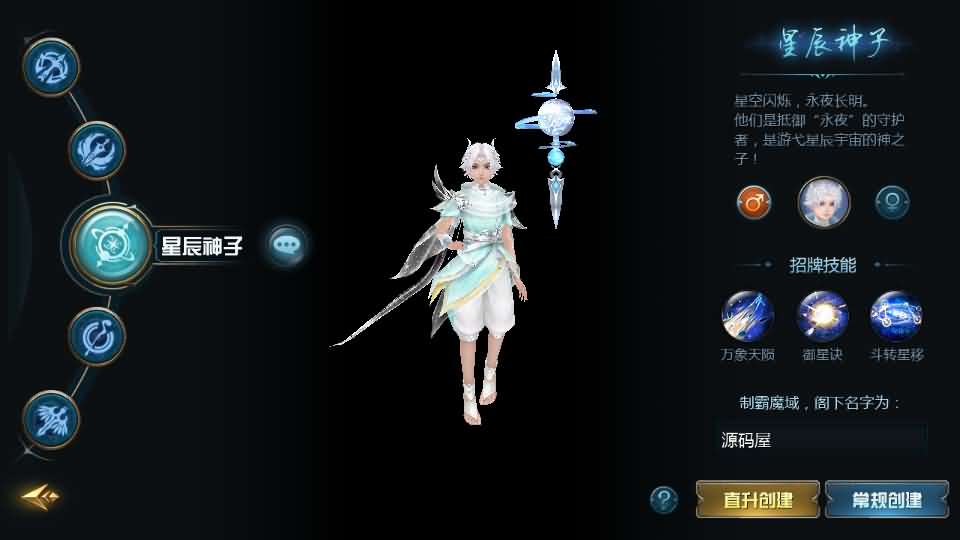Choose 直升创建 to create character

coord(758,499)
